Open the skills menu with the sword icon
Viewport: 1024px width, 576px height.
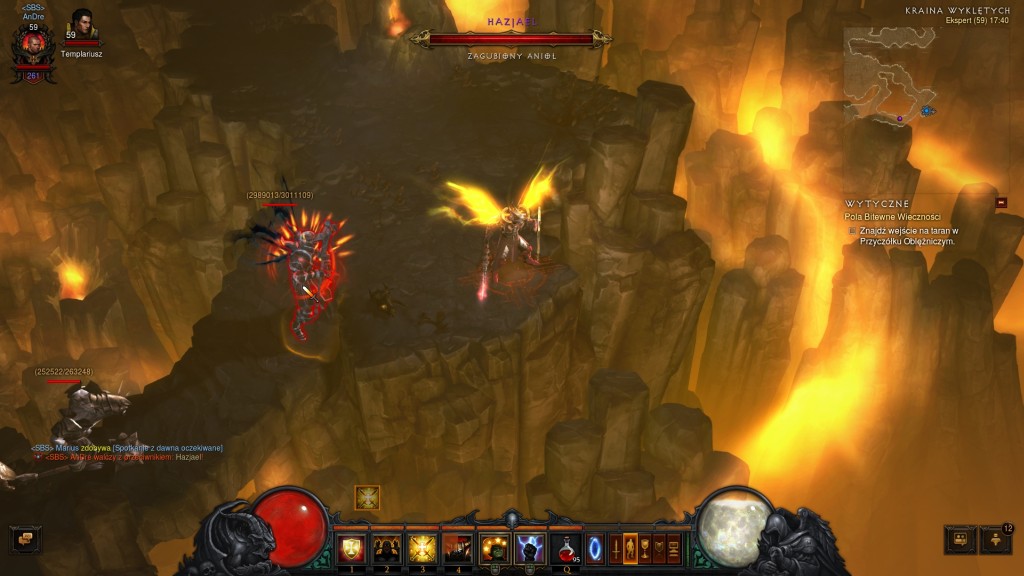point(615,549)
